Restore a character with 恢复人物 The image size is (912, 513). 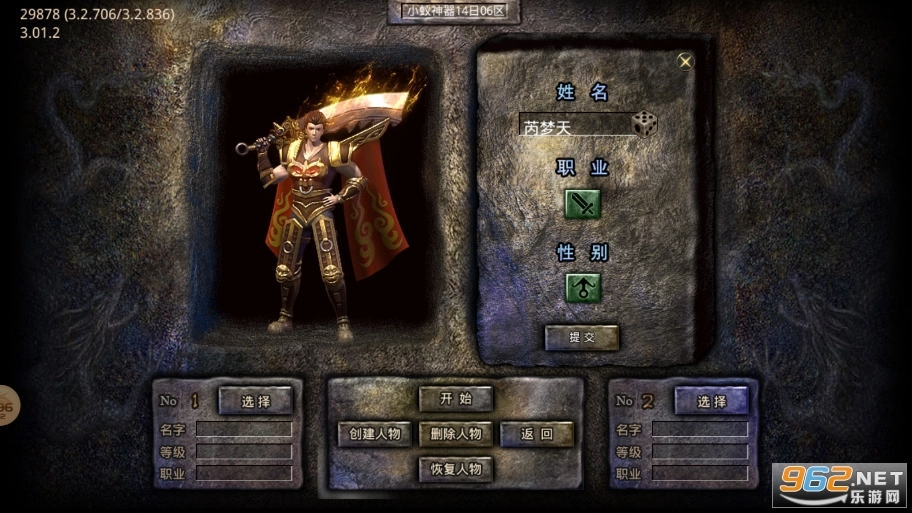click(x=456, y=468)
